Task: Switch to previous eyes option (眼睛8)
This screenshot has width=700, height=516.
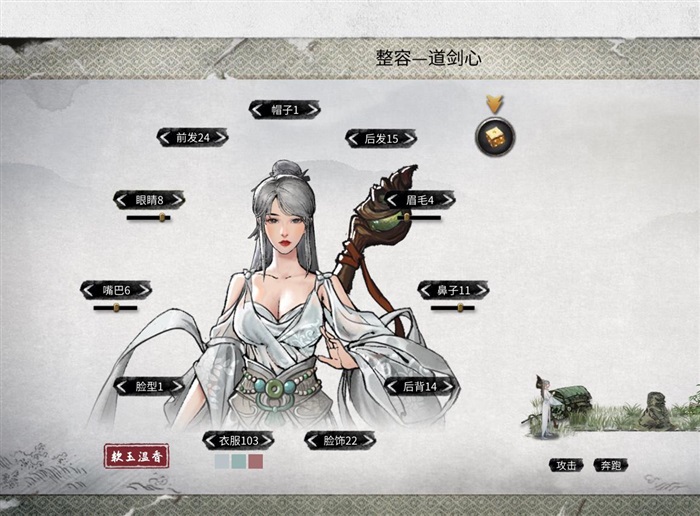Action: [x=121, y=200]
